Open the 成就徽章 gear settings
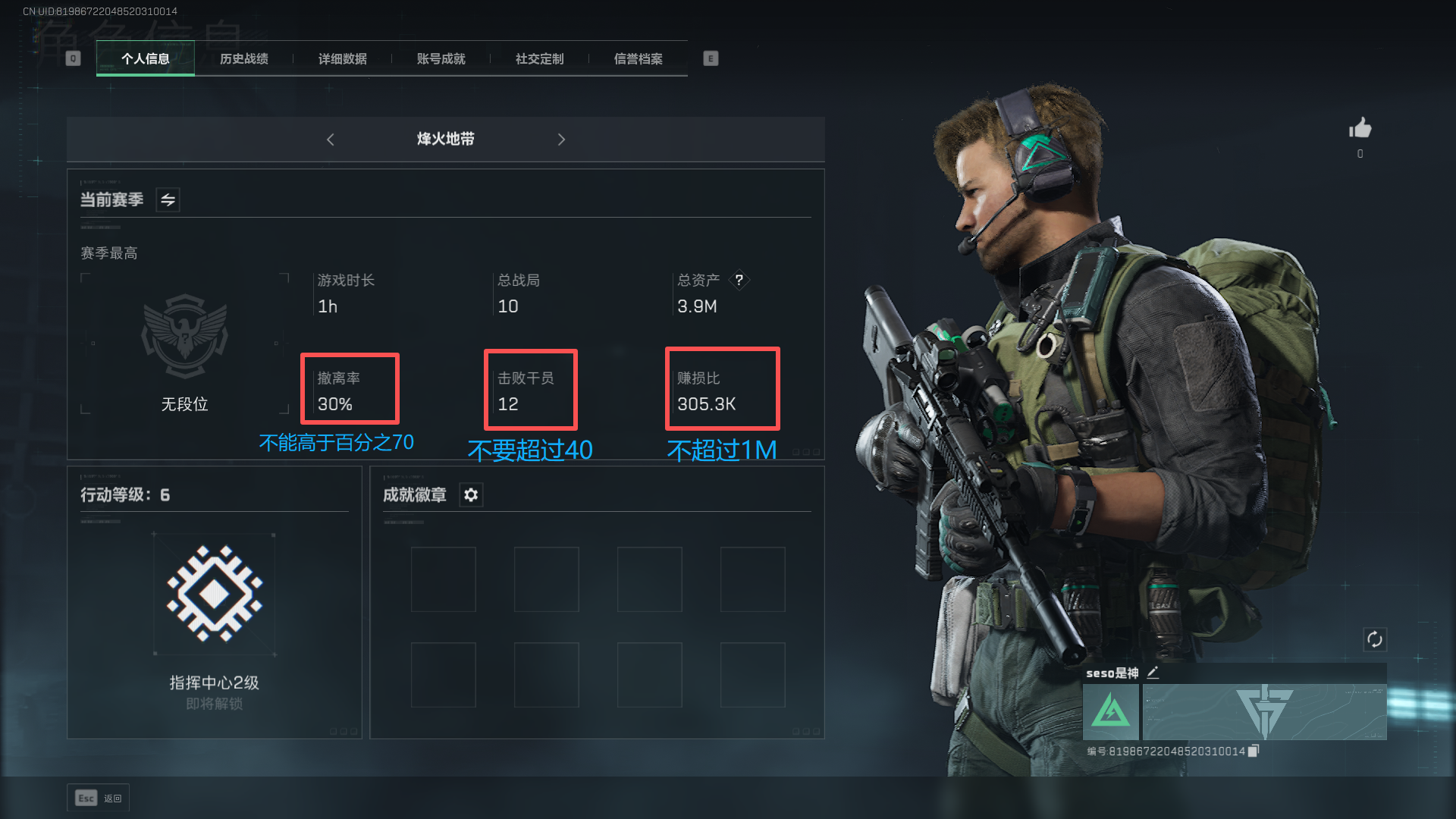Screen dimensions: 1456x819 (471, 495)
